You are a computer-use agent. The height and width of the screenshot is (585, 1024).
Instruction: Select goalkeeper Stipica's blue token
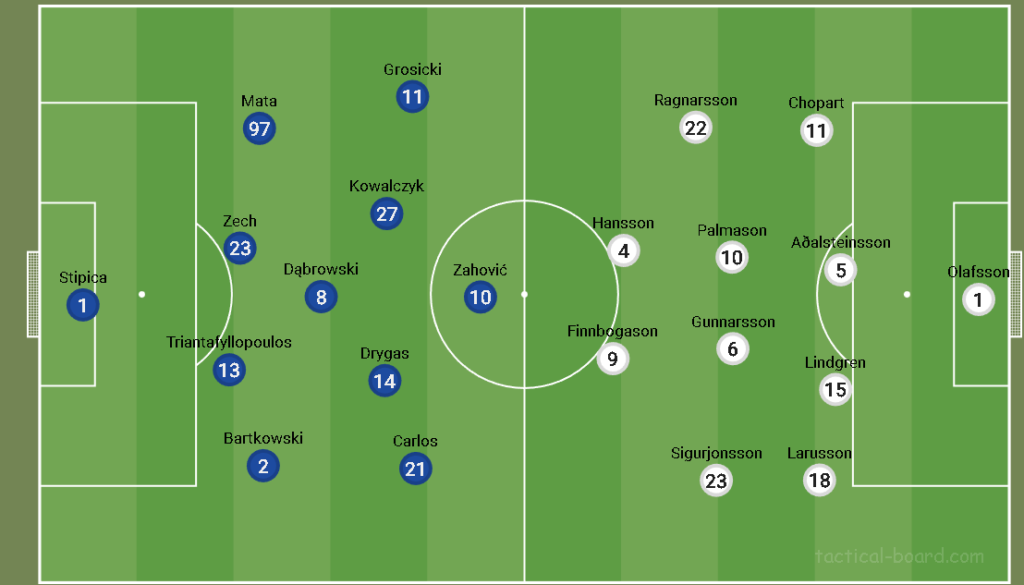point(82,306)
